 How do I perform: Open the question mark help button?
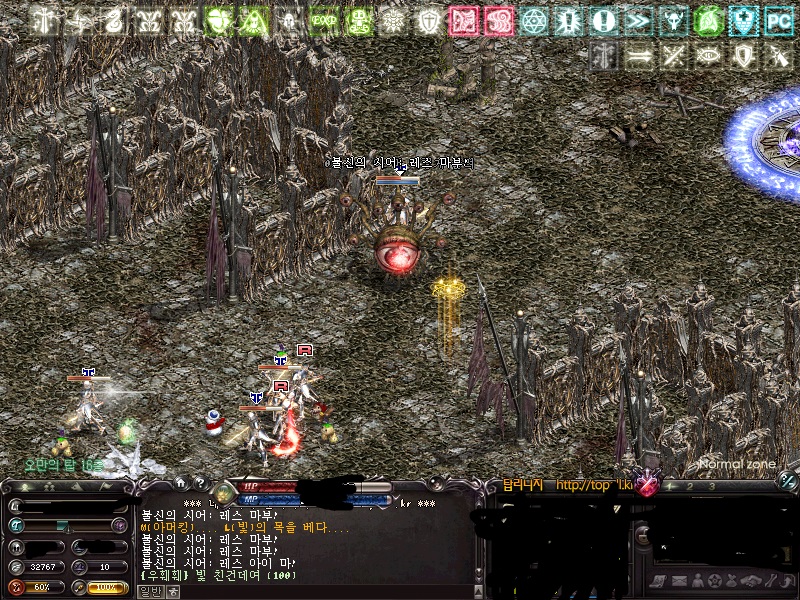point(200,482)
